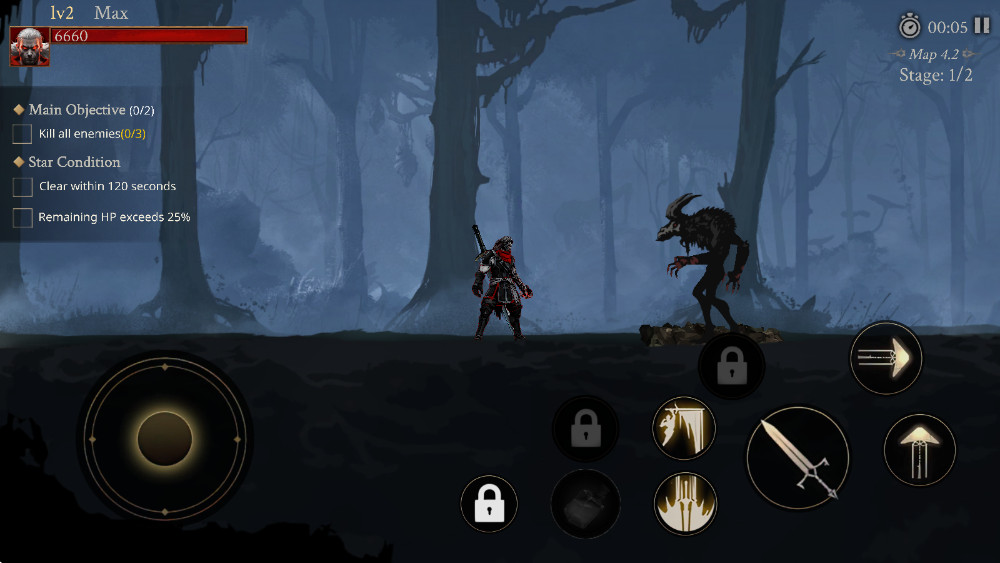Attack with the sword button
1000x563 pixels.
point(797,457)
